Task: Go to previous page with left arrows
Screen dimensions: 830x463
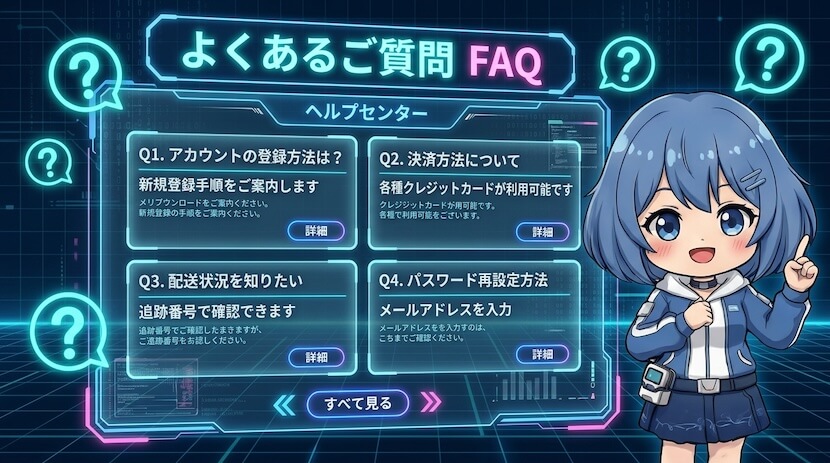Action: pyautogui.click(x=285, y=403)
